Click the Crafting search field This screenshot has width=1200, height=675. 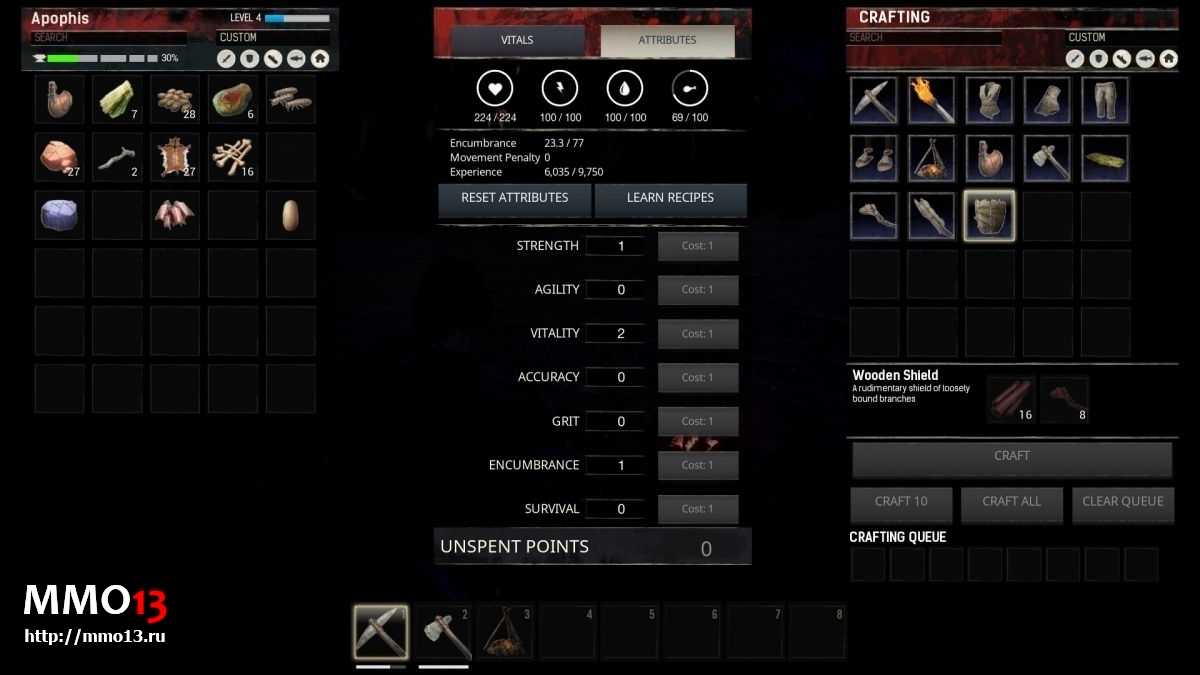(x=924, y=38)
